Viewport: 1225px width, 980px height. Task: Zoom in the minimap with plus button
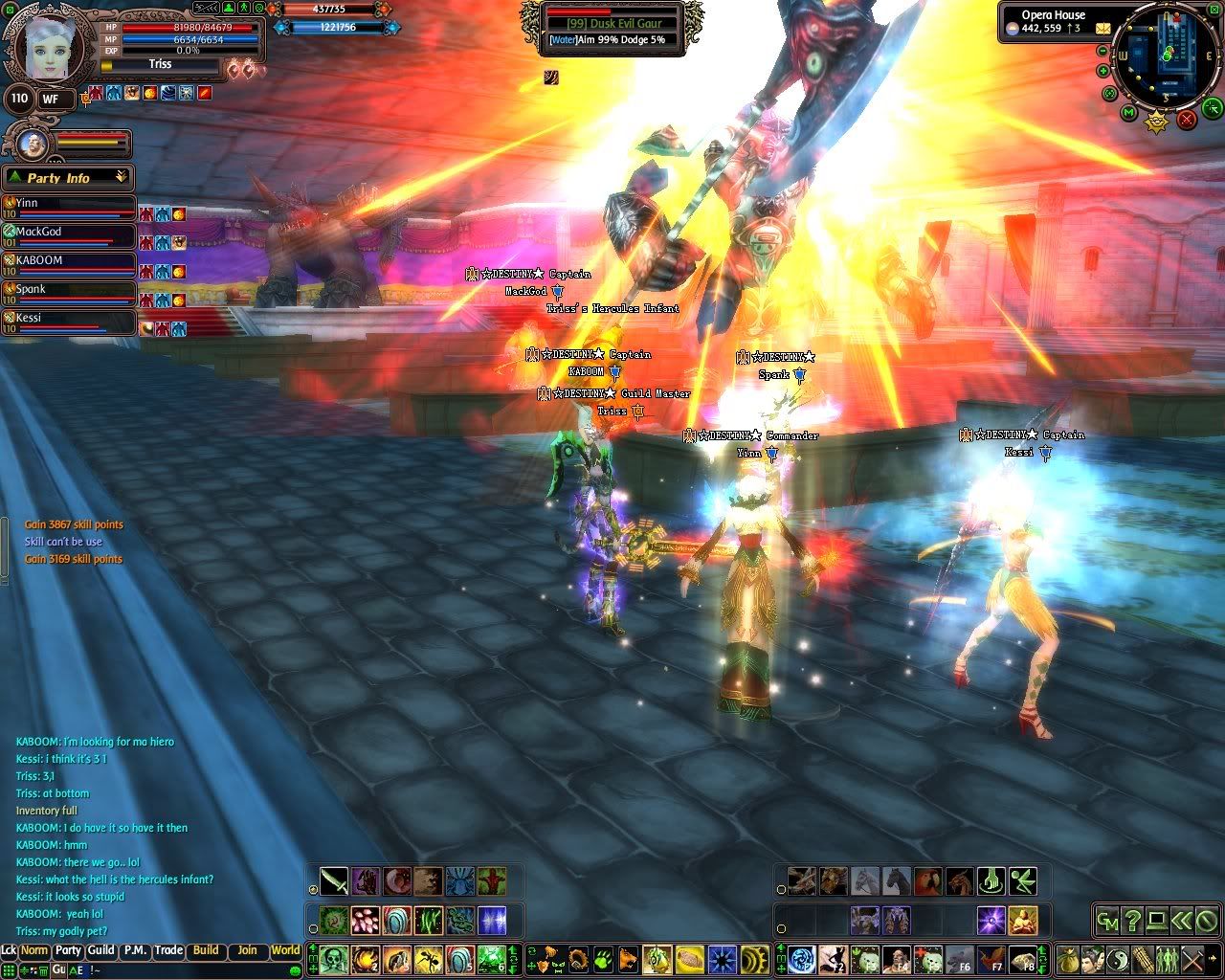(x=1103, y=71)
